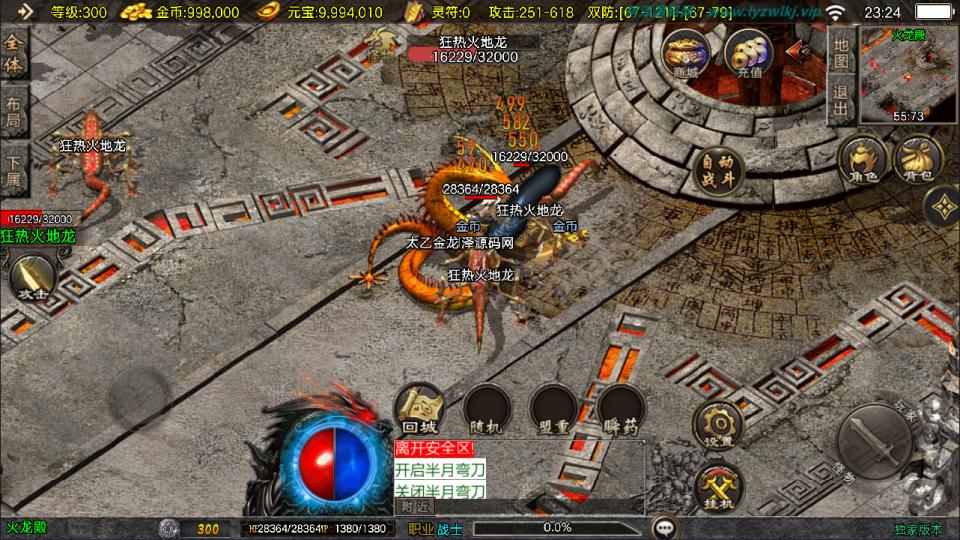Open the 火龙殿 minimap
The width and height of the screenshot is (960, 540).
pyautogui.click(x=909, y=75)
